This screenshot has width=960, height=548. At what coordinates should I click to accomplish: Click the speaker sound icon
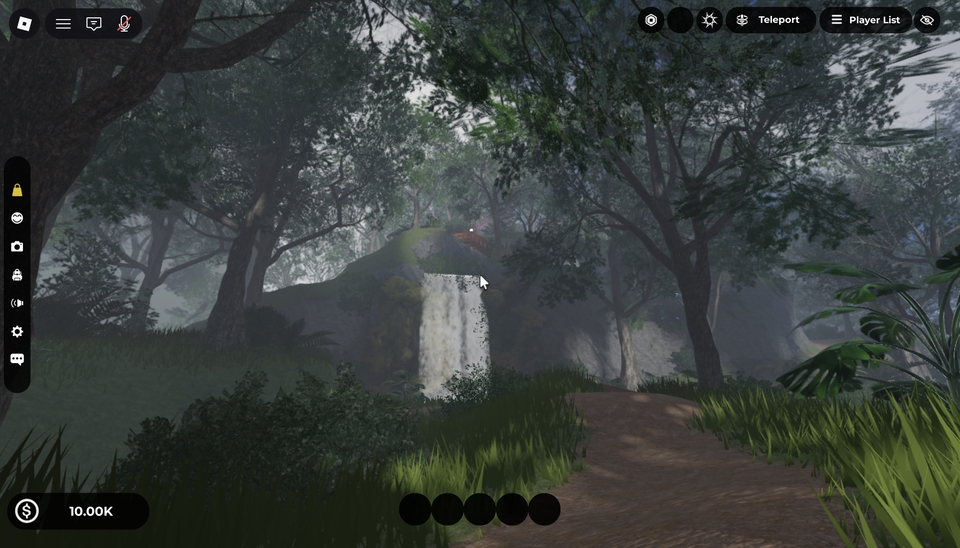click(x=17, y=303)
